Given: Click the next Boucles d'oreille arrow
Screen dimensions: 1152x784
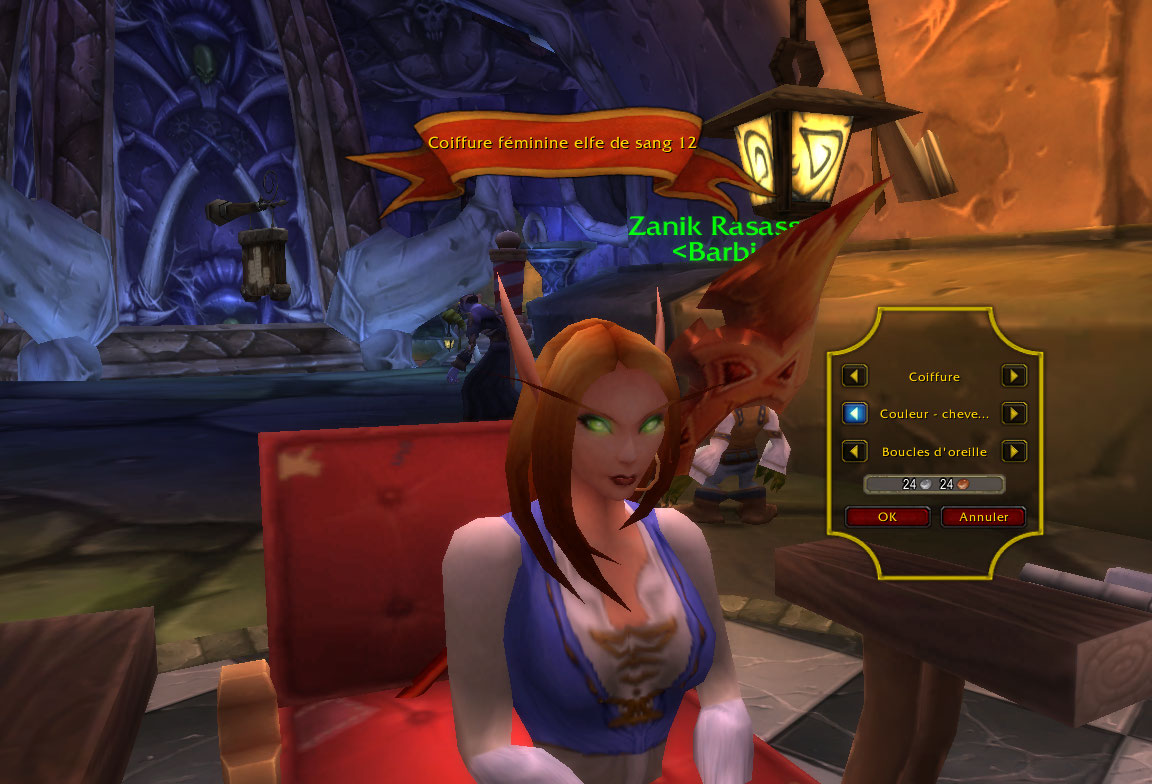Looking at the screenshot, I should [1014, 451].
